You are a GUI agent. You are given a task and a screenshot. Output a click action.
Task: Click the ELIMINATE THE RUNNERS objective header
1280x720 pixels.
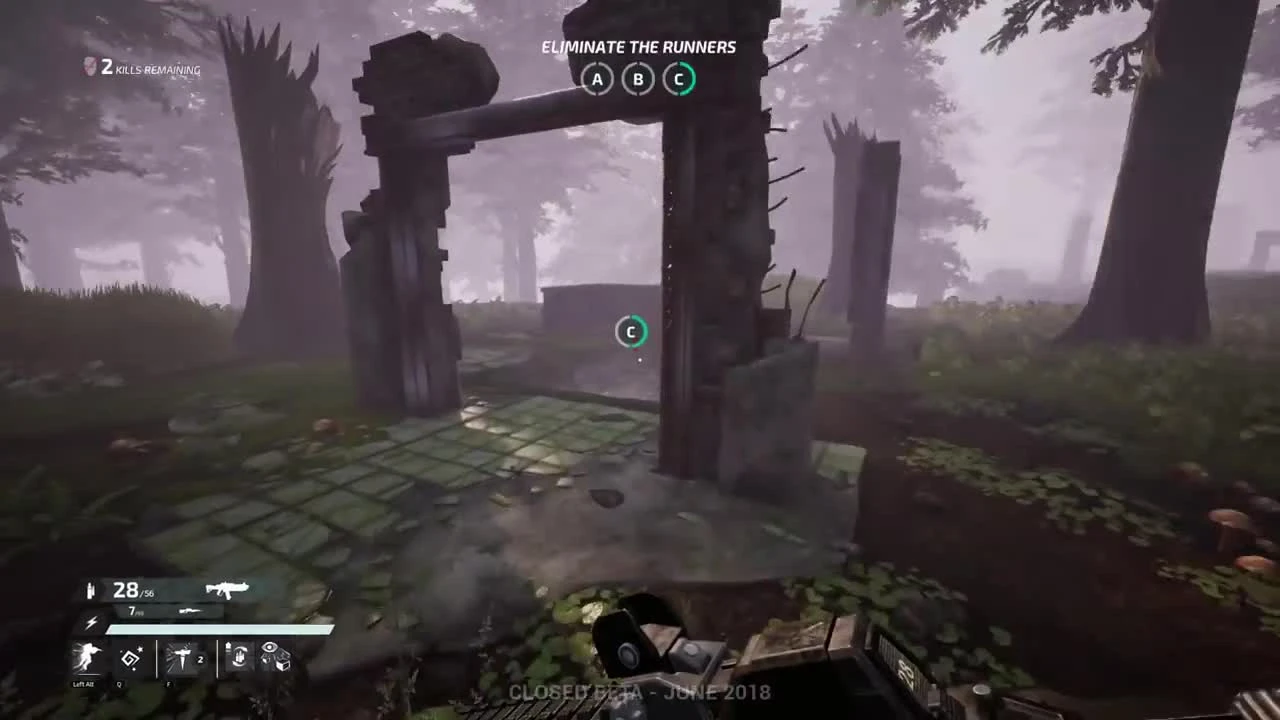(x=639, y=46)
